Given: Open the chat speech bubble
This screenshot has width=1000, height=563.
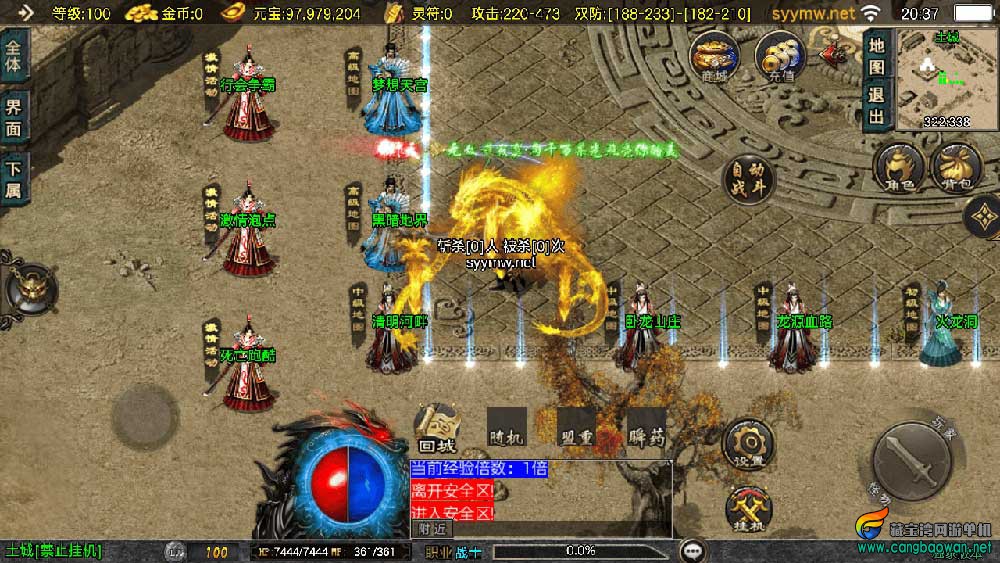Looking at the screenshot, I should click(691, 550).
